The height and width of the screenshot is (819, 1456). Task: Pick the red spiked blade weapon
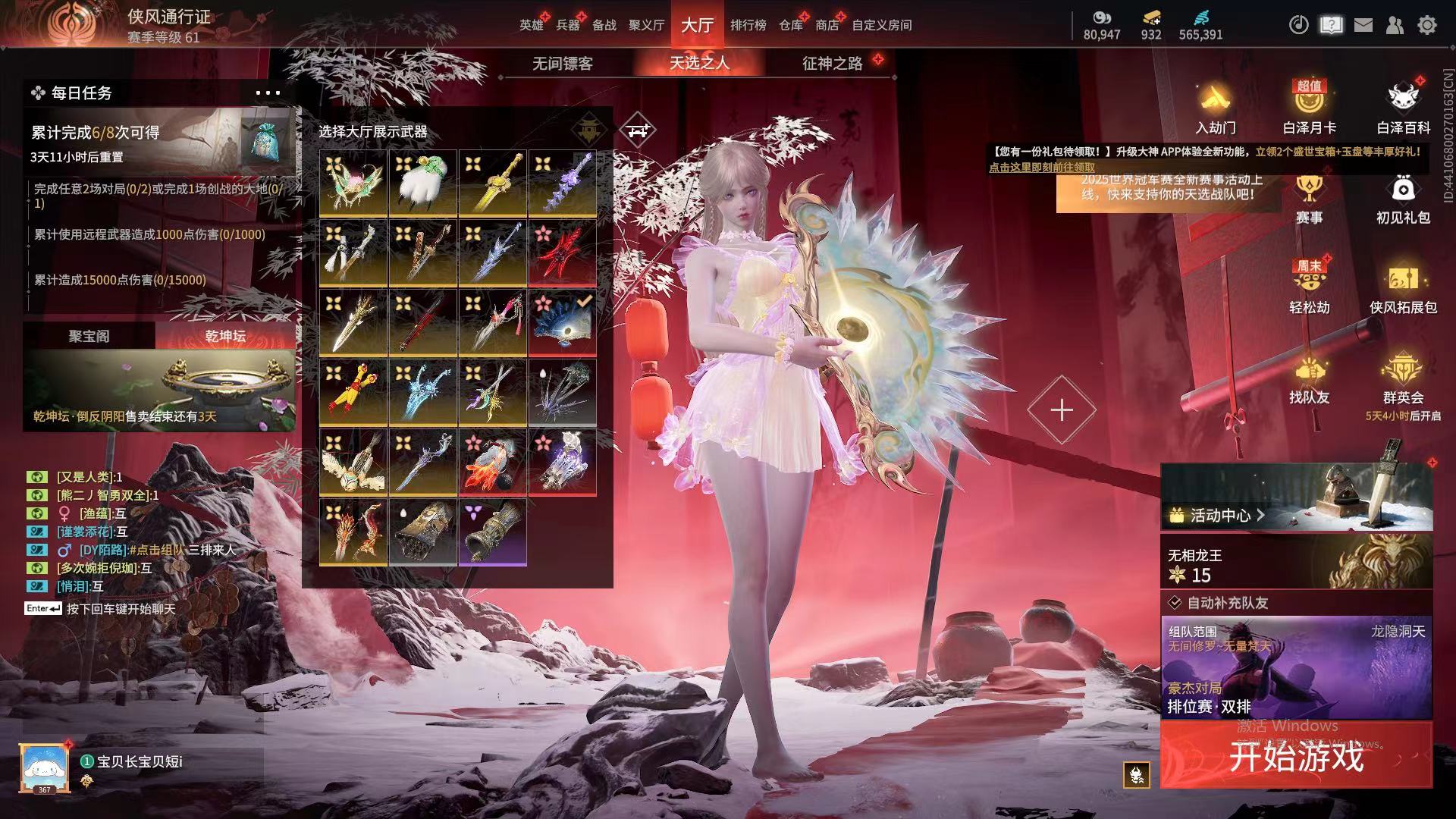pos(562,253)
